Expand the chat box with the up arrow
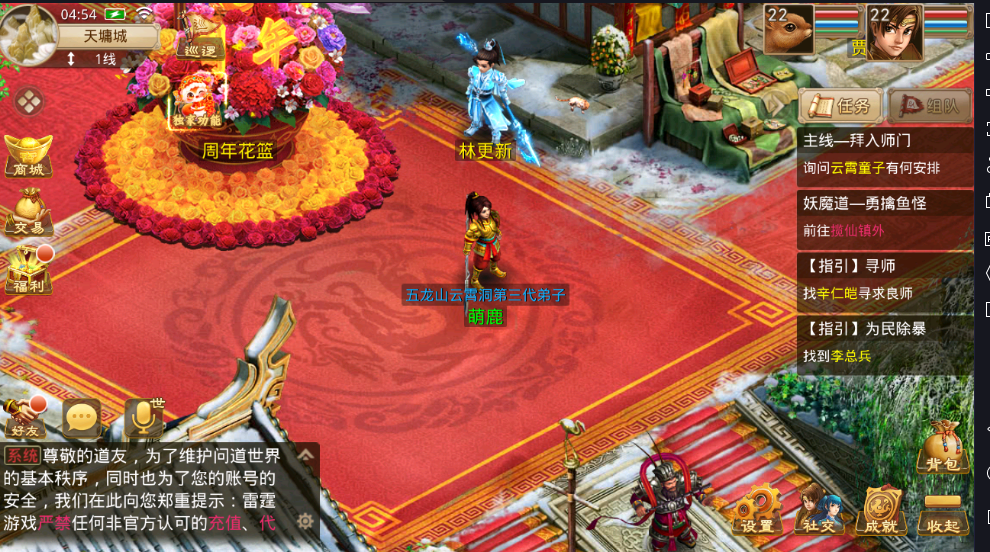990x552 pixels. [x=306, y=455]
